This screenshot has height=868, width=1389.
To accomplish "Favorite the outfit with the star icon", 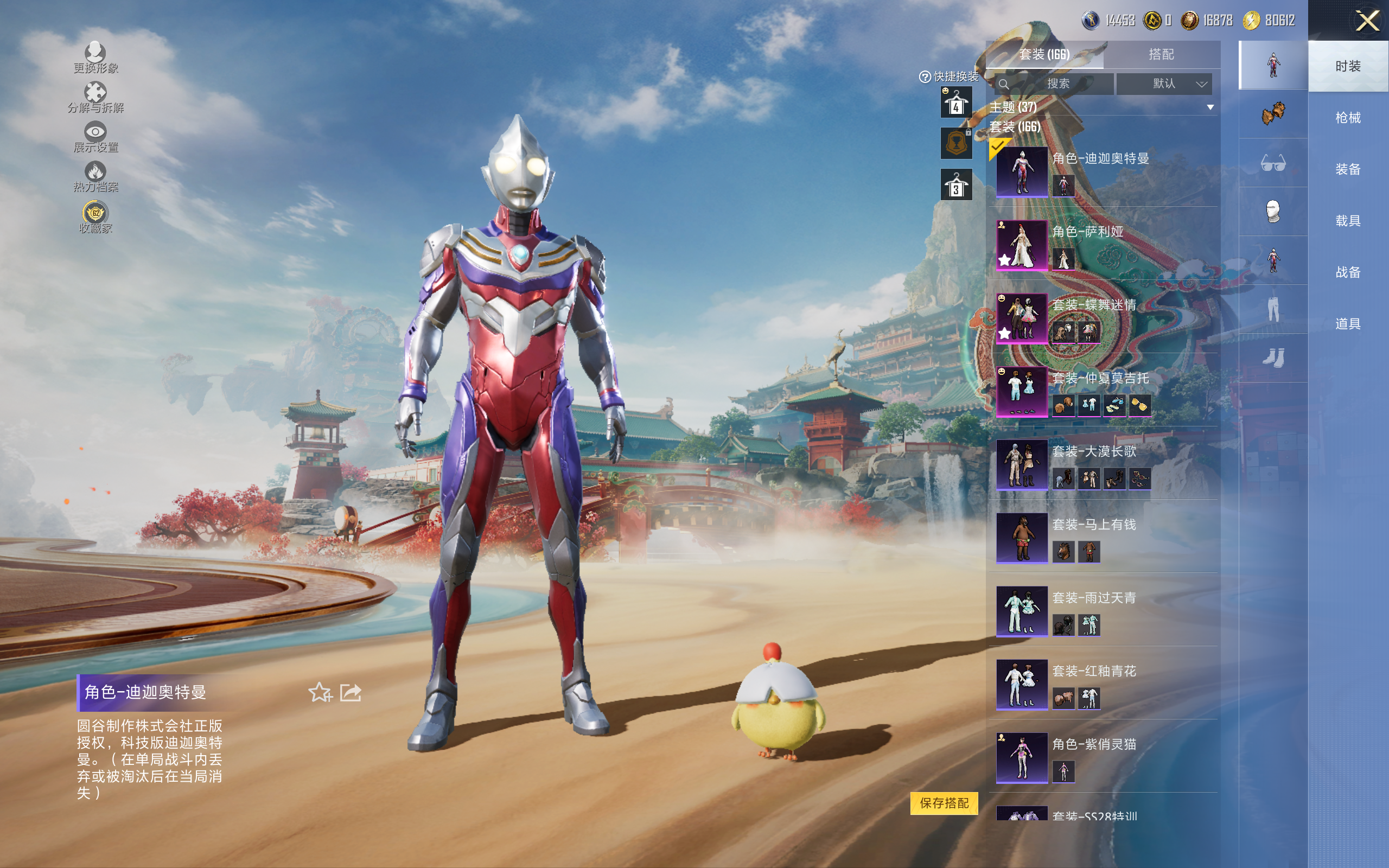I will point(320,692).
